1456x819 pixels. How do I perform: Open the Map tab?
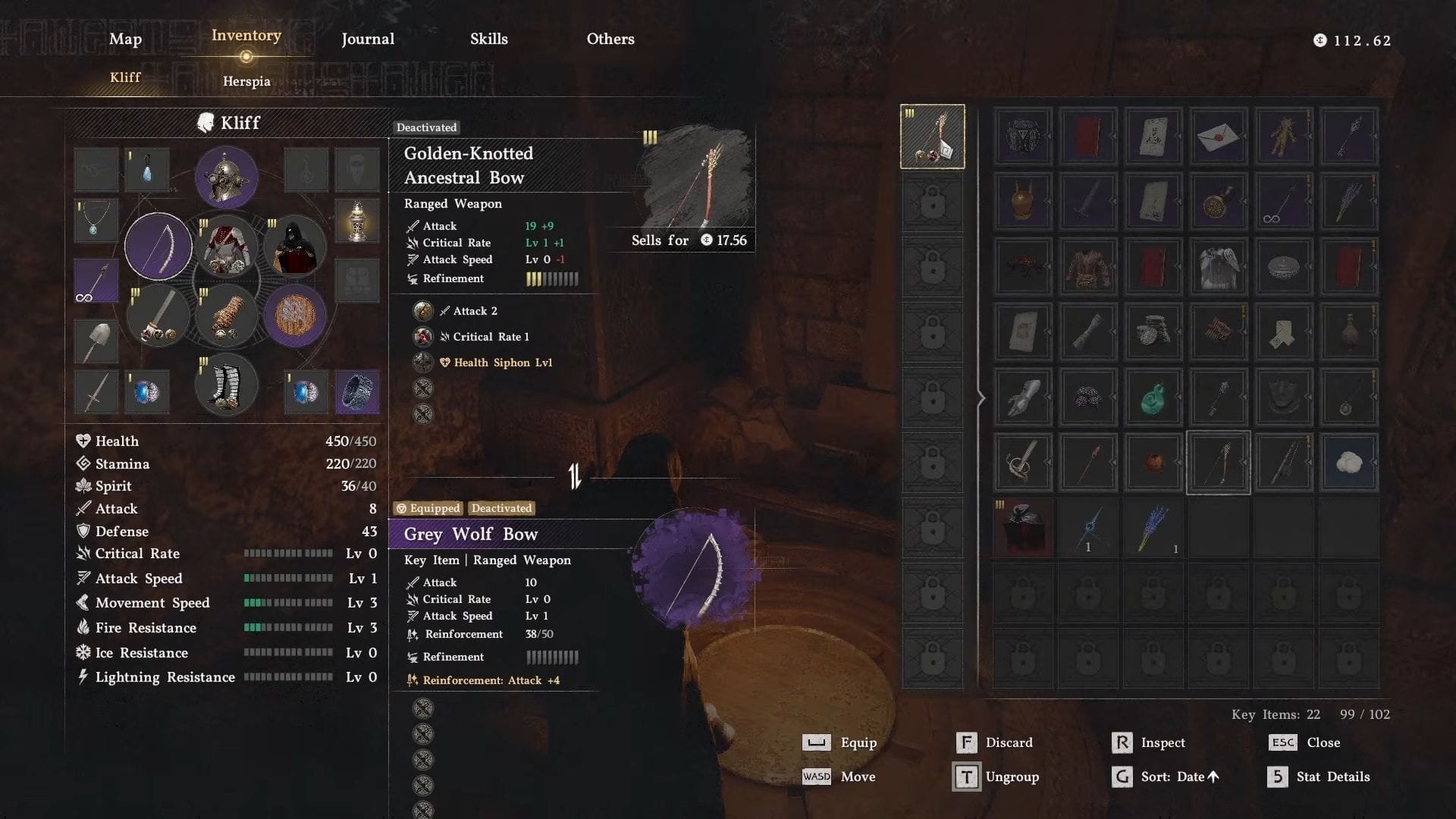coord(125,39)
